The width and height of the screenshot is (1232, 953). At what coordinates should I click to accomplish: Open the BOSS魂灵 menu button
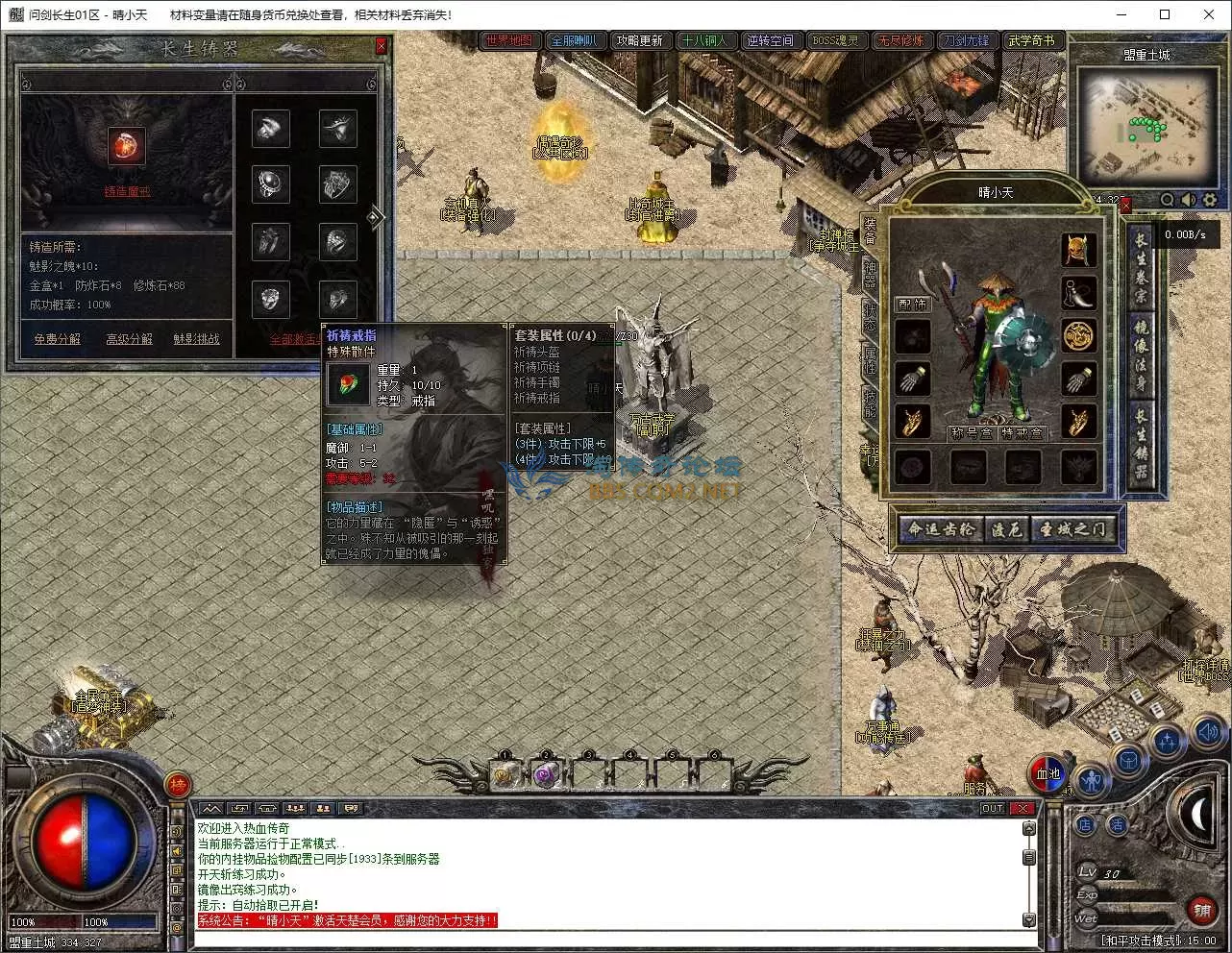835,40
